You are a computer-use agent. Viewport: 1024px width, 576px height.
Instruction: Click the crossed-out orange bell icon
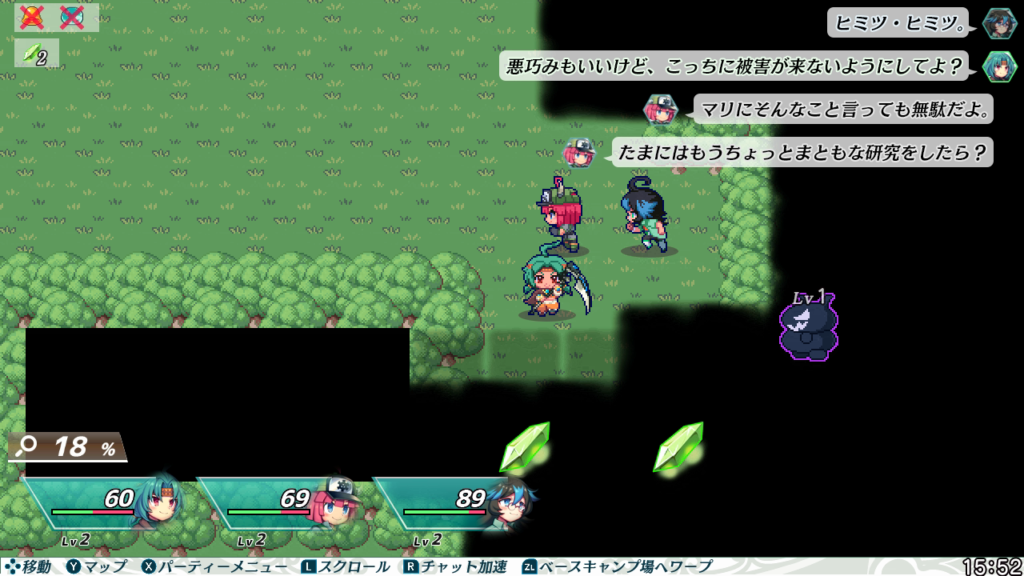[x=33, y=17]
